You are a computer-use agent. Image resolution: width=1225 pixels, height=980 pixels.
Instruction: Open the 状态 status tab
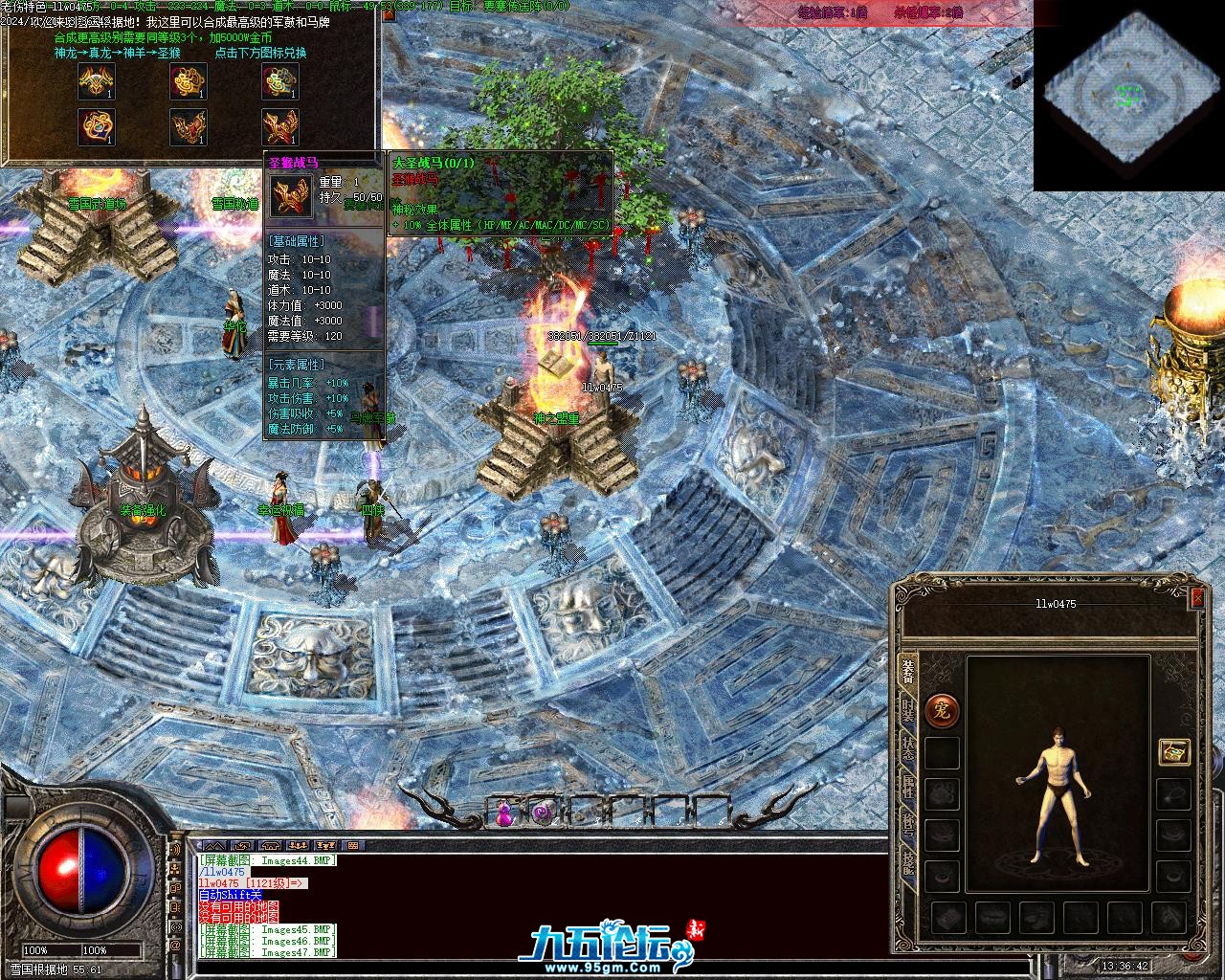(x=907, y=748)
